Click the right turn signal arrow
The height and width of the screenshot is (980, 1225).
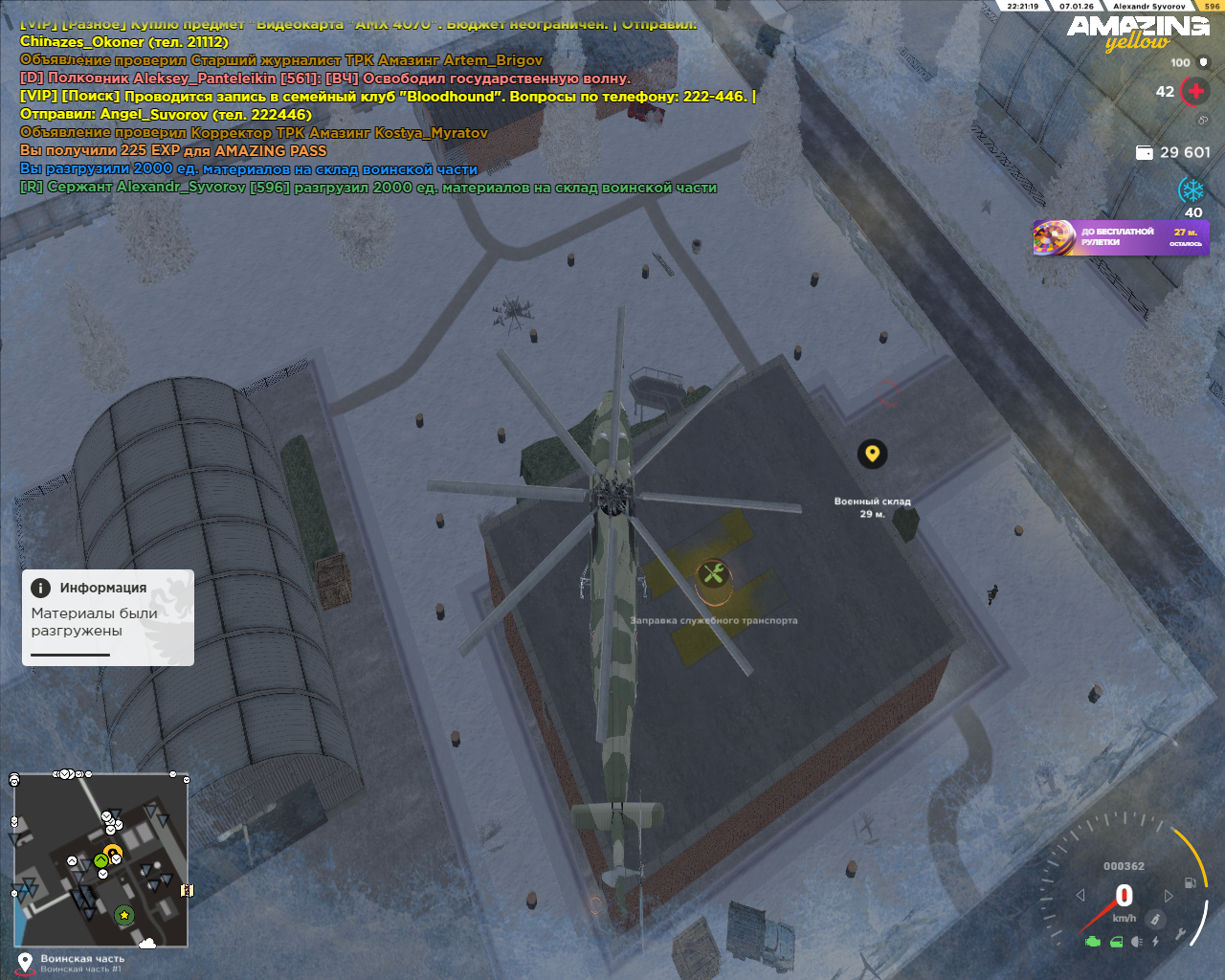[1169, 896]
